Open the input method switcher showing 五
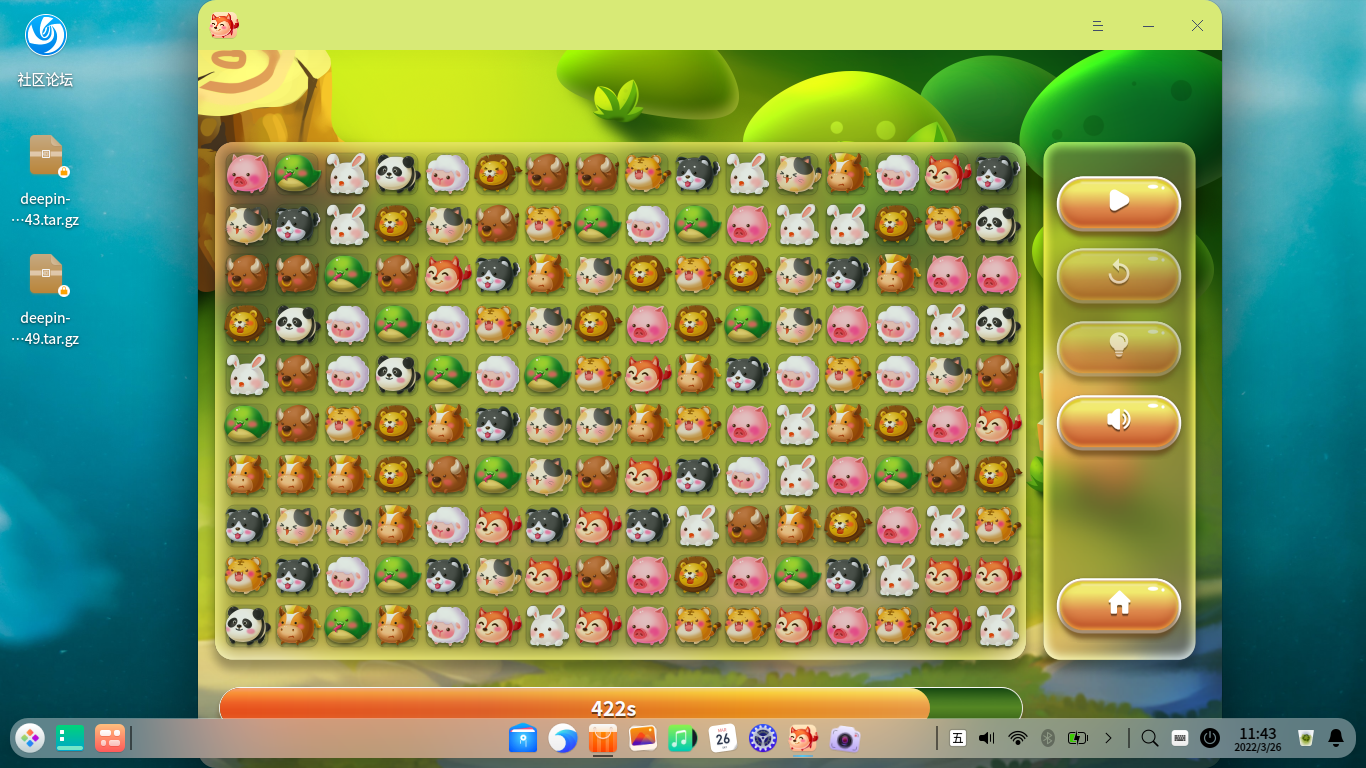The height and width of the screenshot is (768, 1366). point(957,739)
